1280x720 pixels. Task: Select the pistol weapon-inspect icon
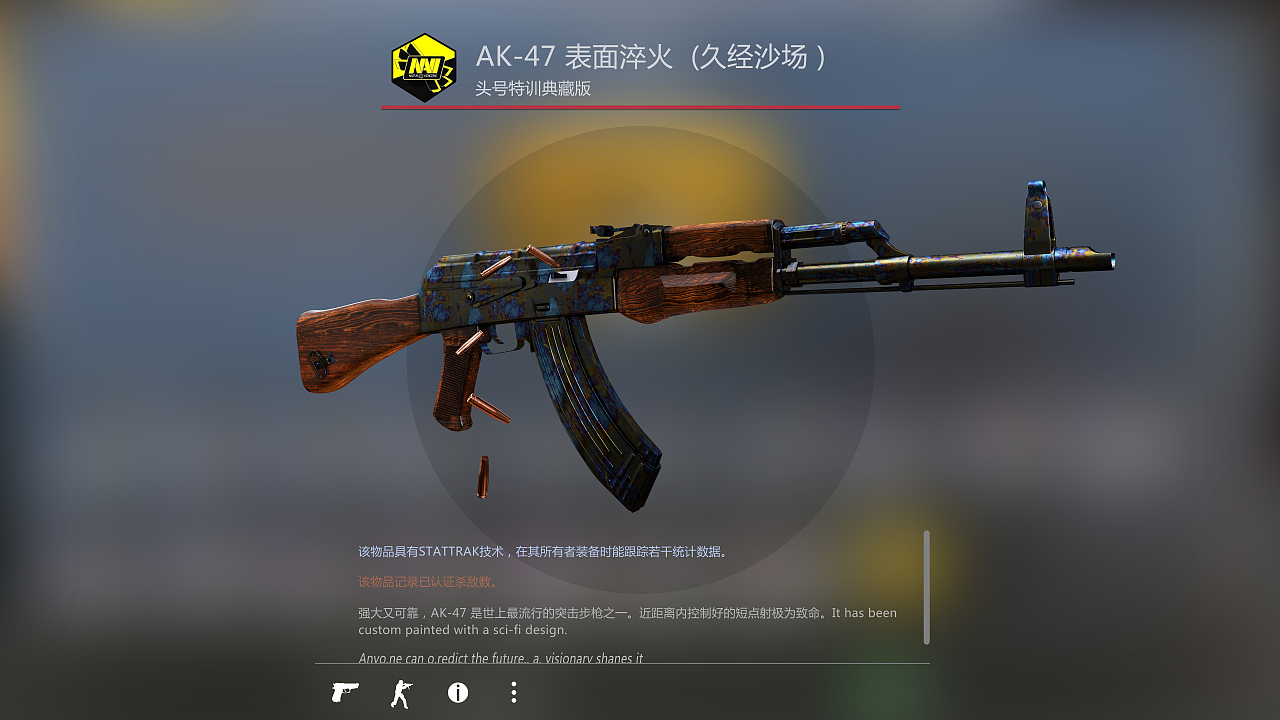click(345, 692)
